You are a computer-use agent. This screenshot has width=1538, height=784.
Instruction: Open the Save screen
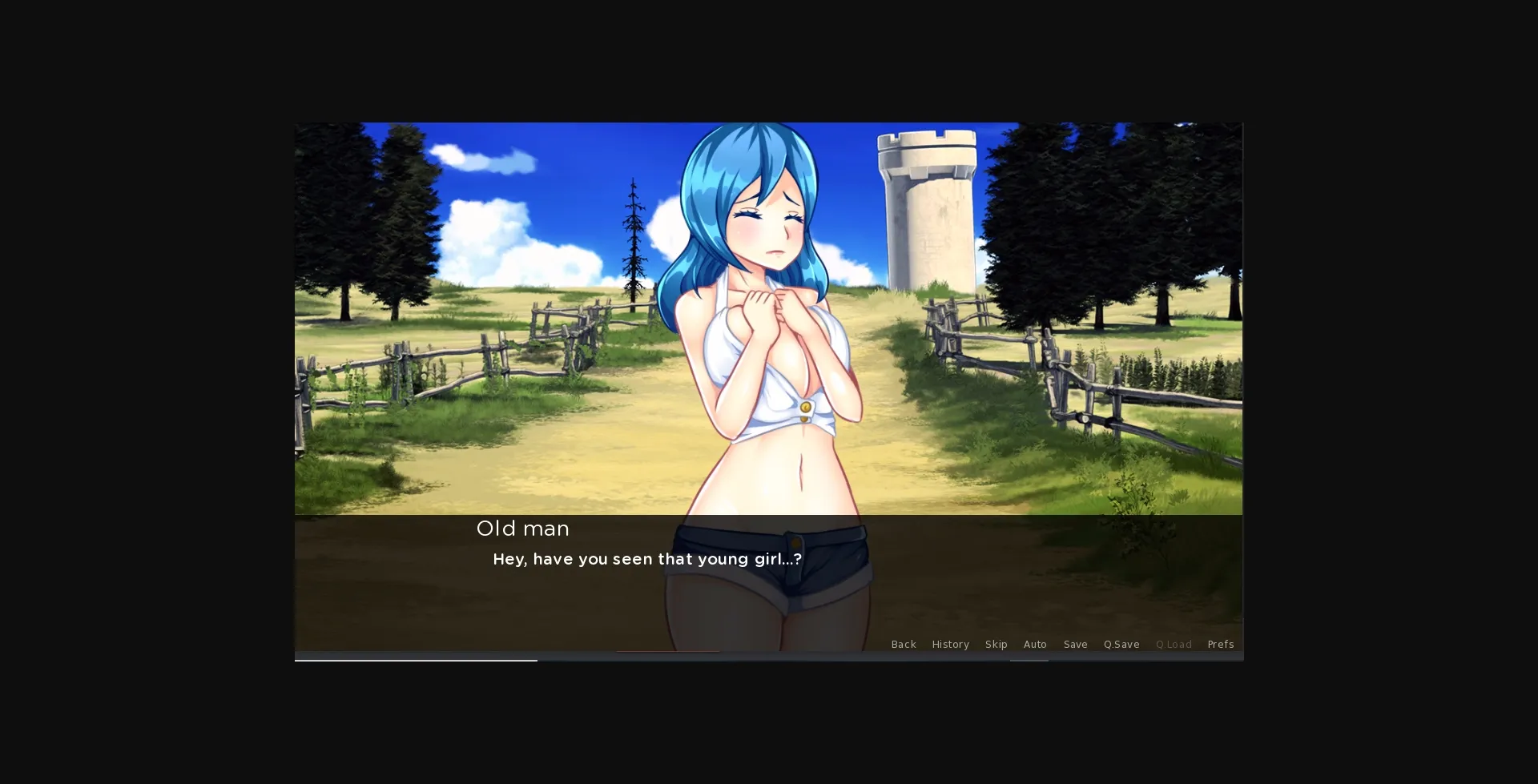pyautogui.click(x=1076, y=645)
